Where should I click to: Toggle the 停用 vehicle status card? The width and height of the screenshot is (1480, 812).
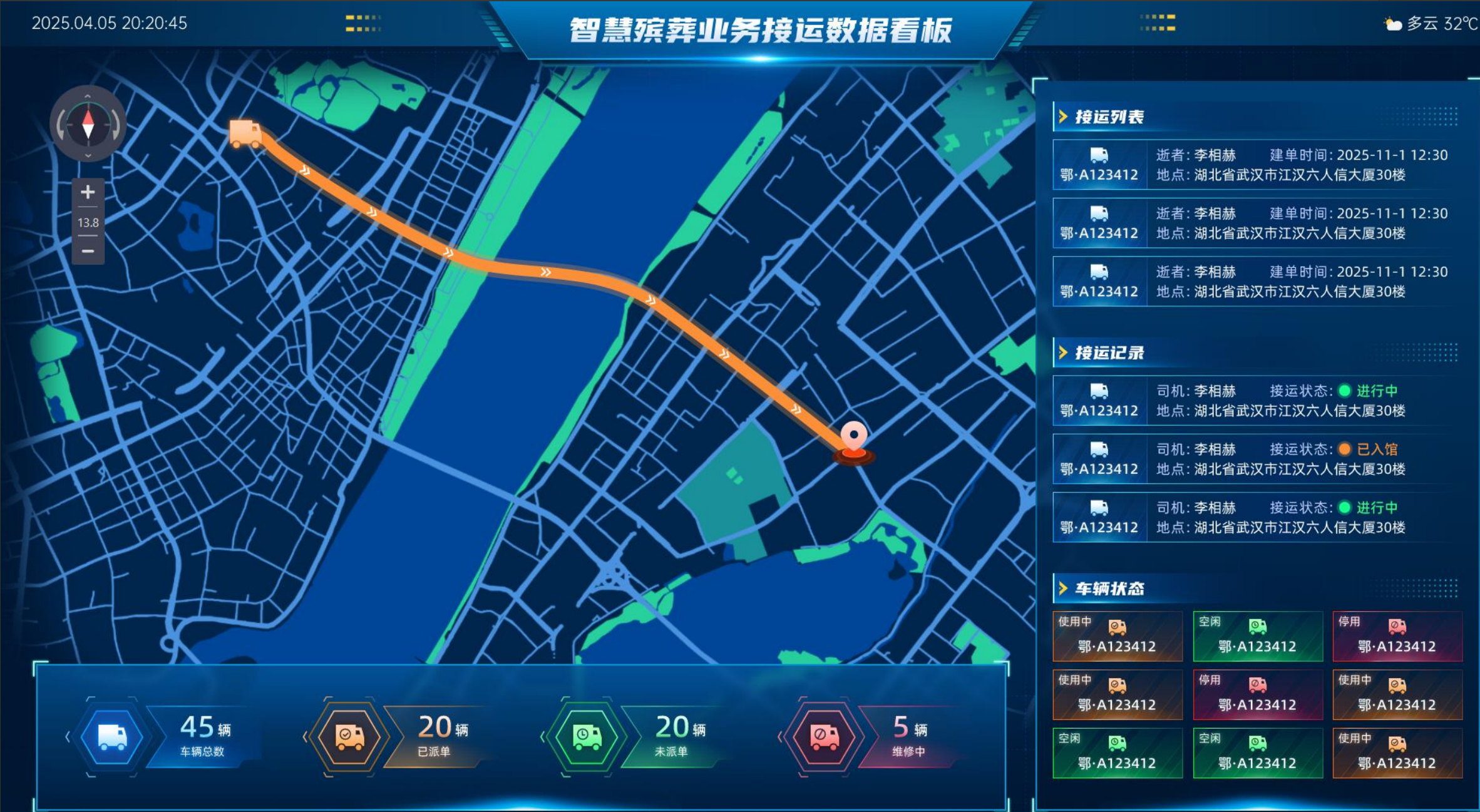coord(1397,636)
